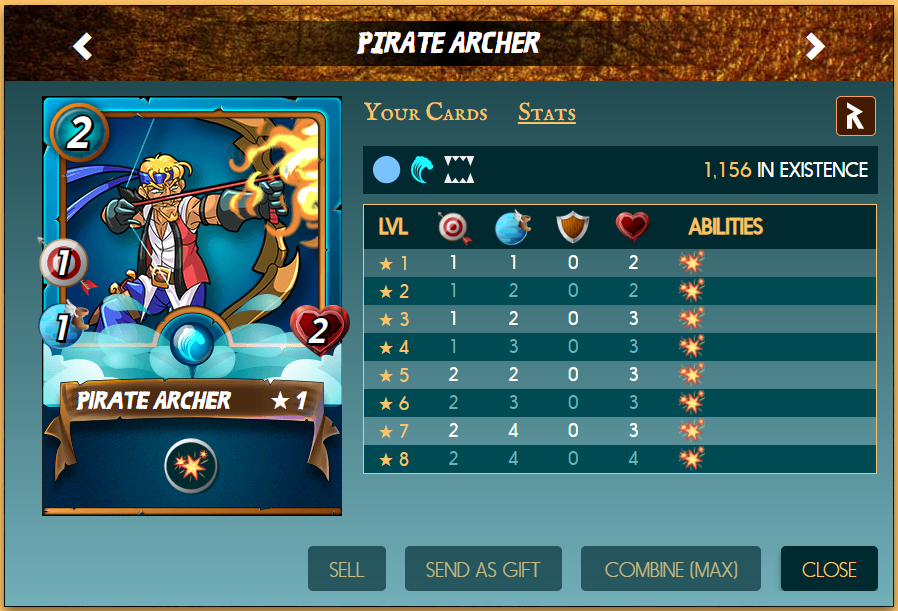Click the water wave splinter icon

[x=423, y=170]
